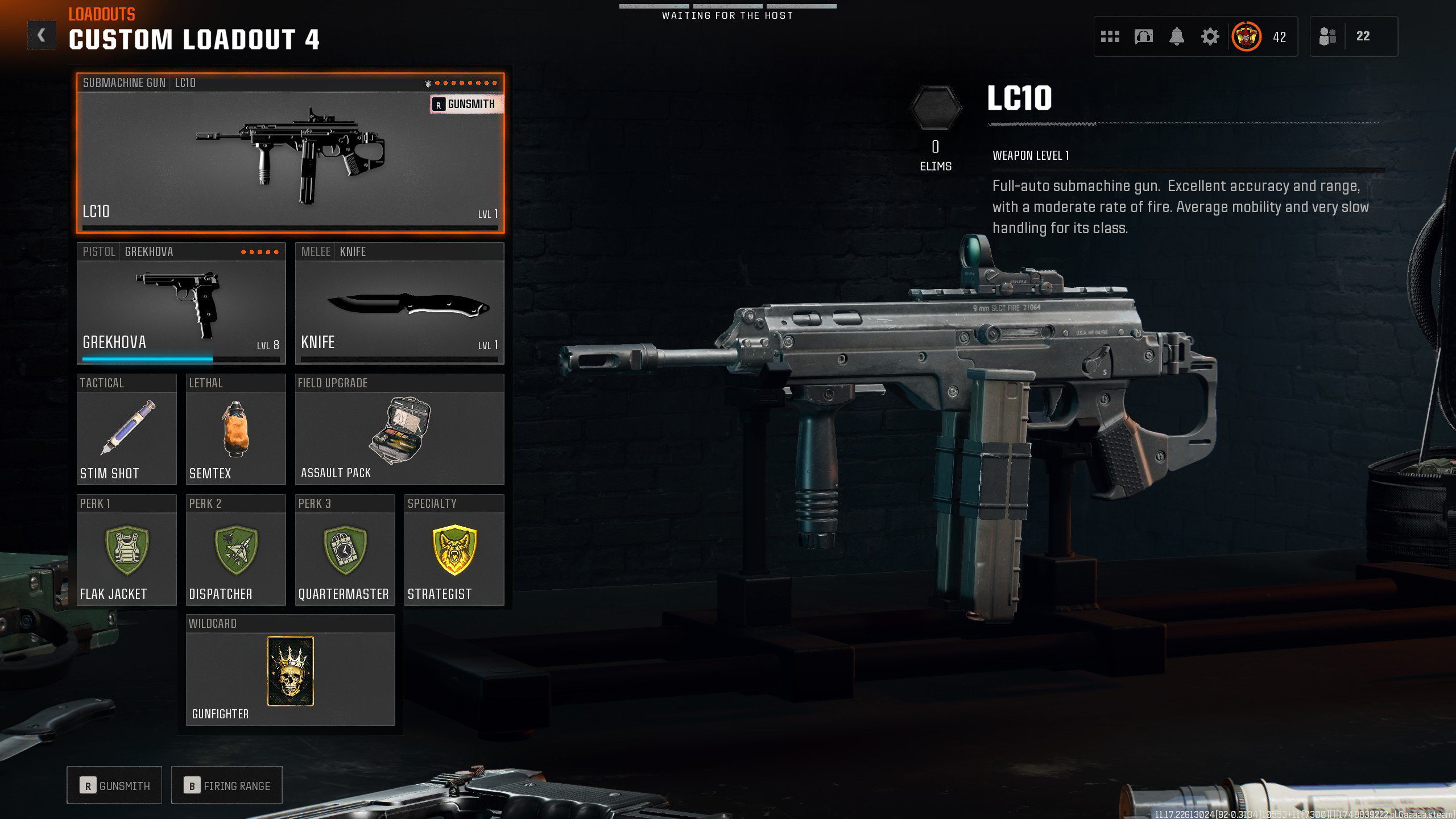Screen dimensions: 1456x819
Task: Open the grid menu icon
Action: (x=1110, y=37)
